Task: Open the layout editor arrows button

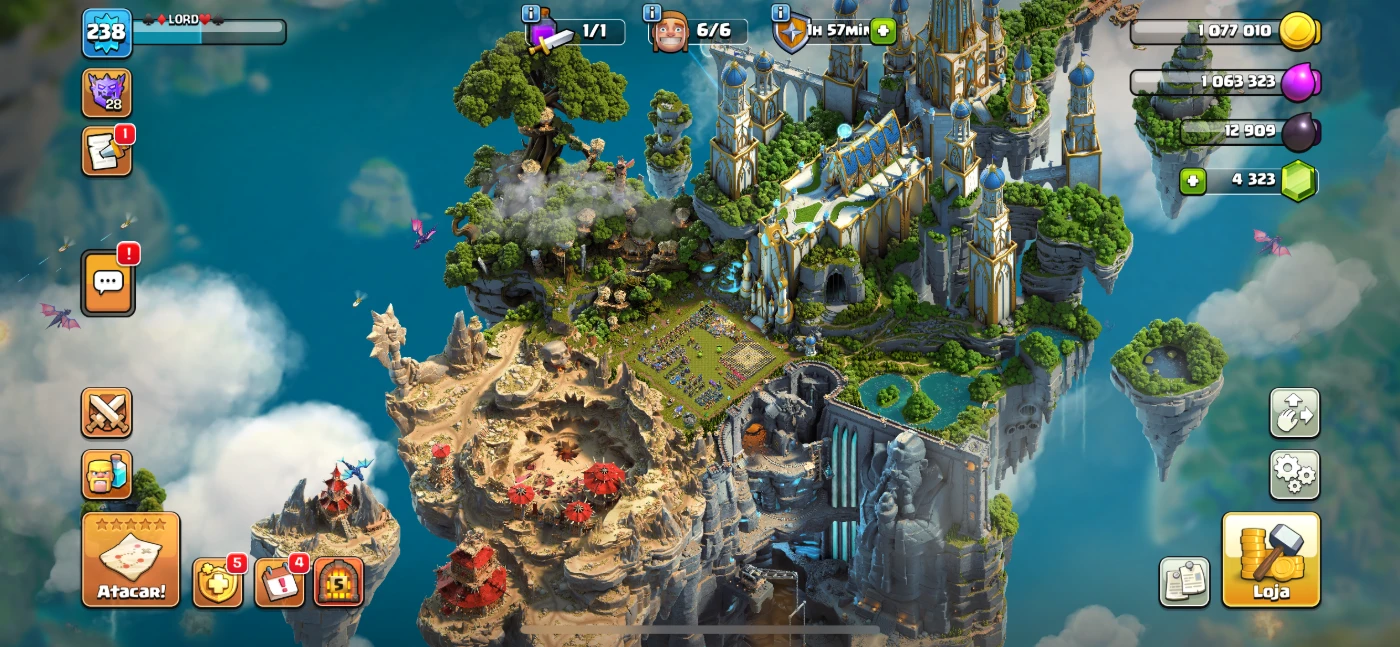Action: (1294, 413)
